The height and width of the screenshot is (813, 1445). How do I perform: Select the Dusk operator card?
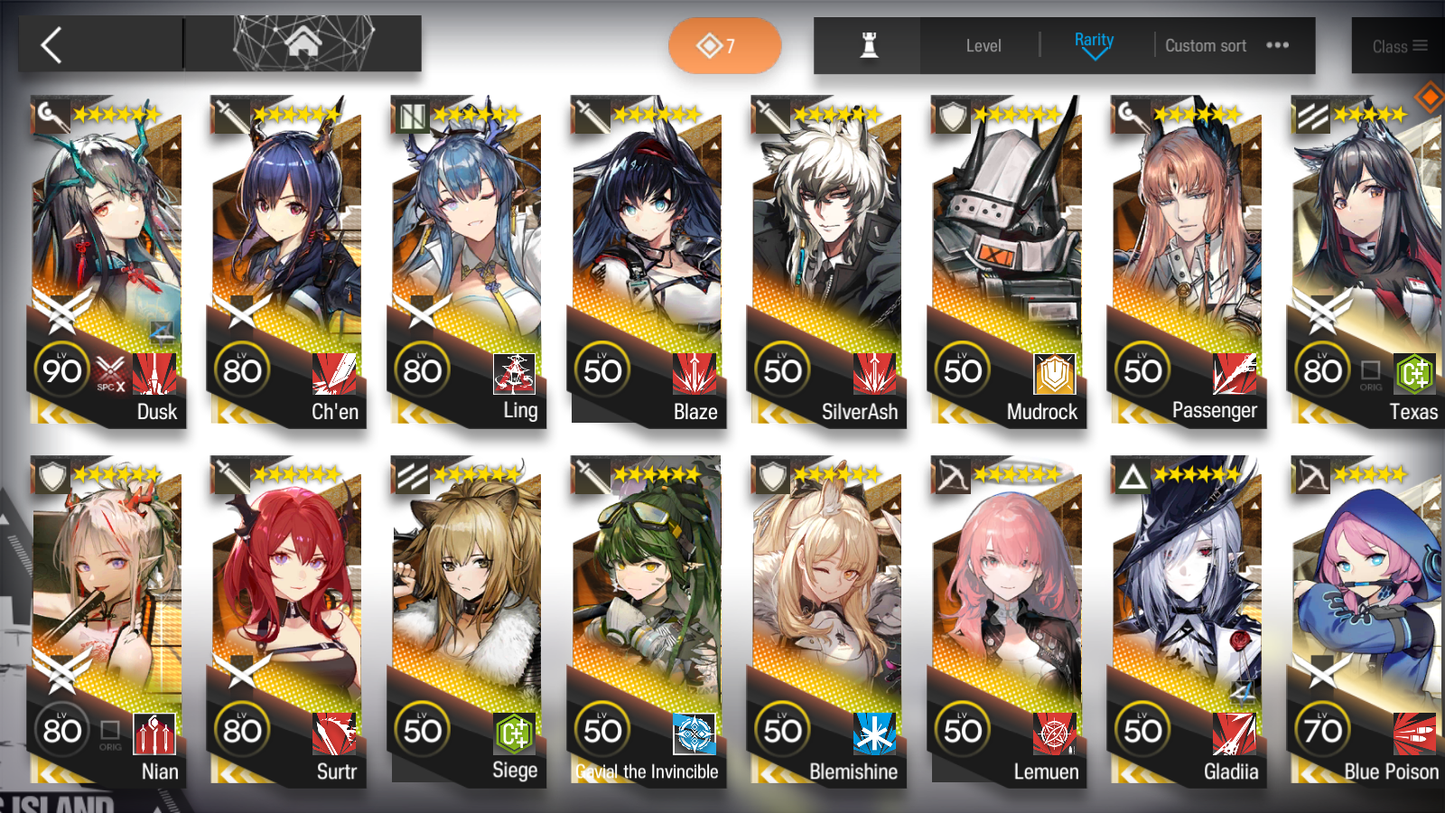[x=107, y=260]
